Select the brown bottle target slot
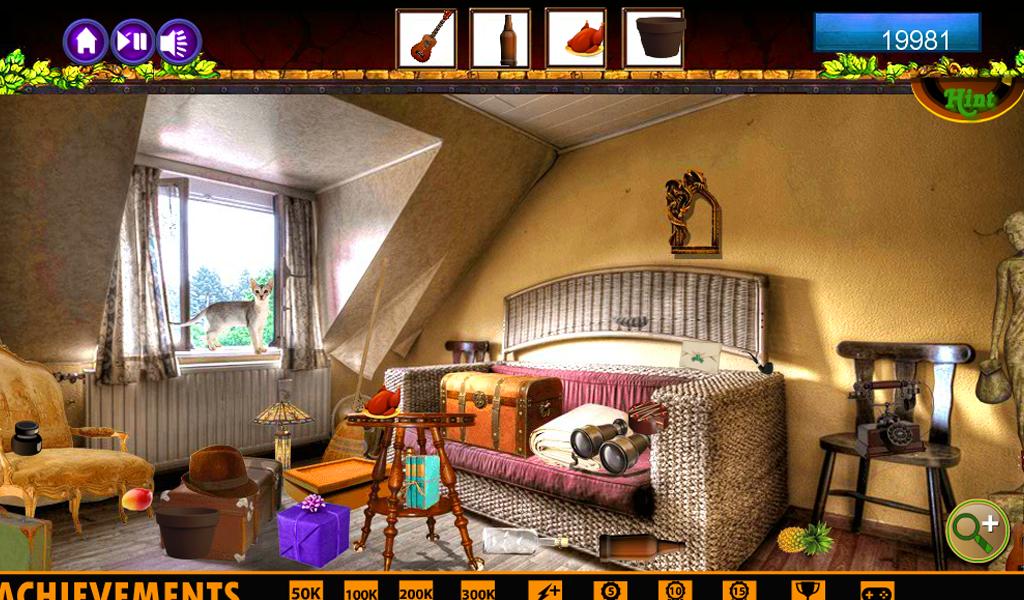The image size is (1024, 600). tap(500, 39)
